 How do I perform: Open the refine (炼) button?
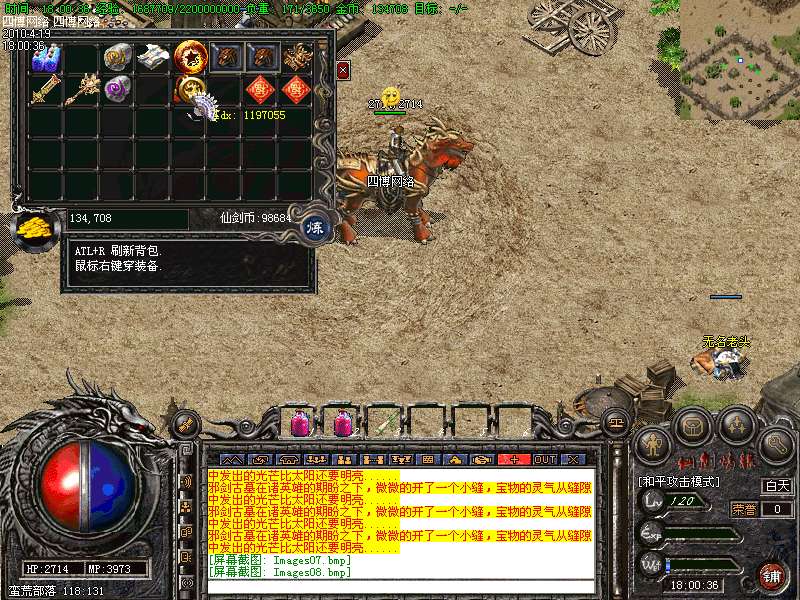coord(315,227)
